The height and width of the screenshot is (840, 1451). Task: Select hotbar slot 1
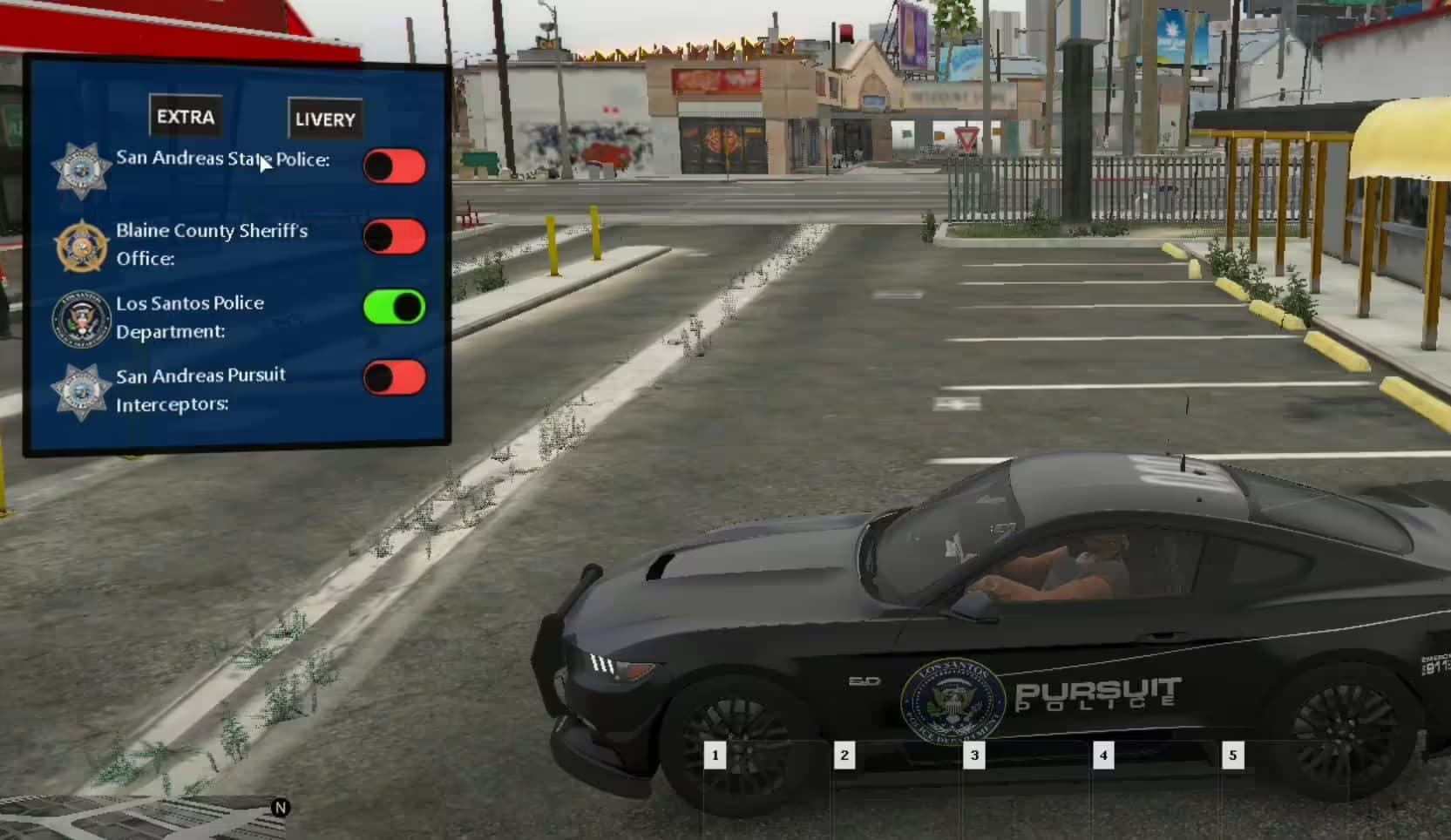click(715, 755)
